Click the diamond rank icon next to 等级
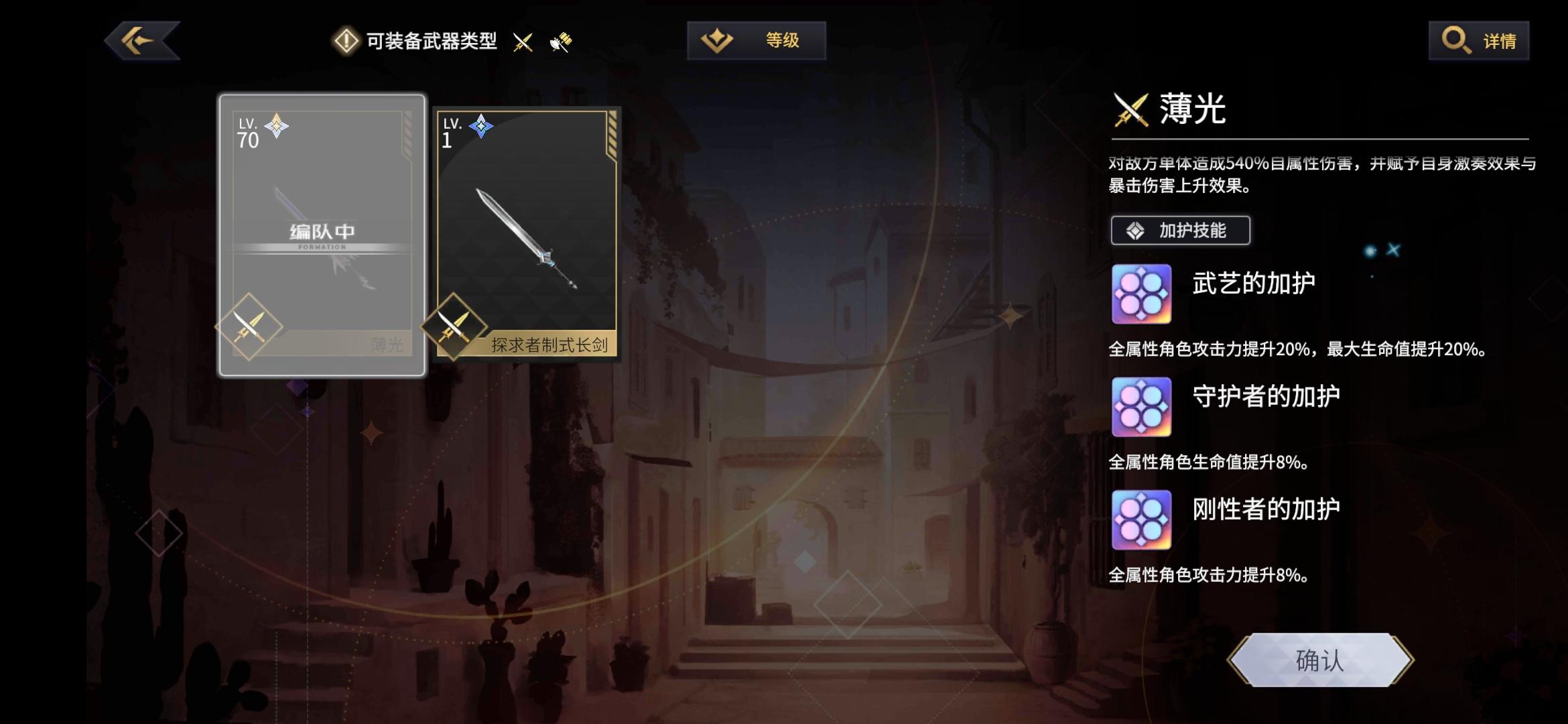This screenshot has height=724, width=1568. pos(717,40)
